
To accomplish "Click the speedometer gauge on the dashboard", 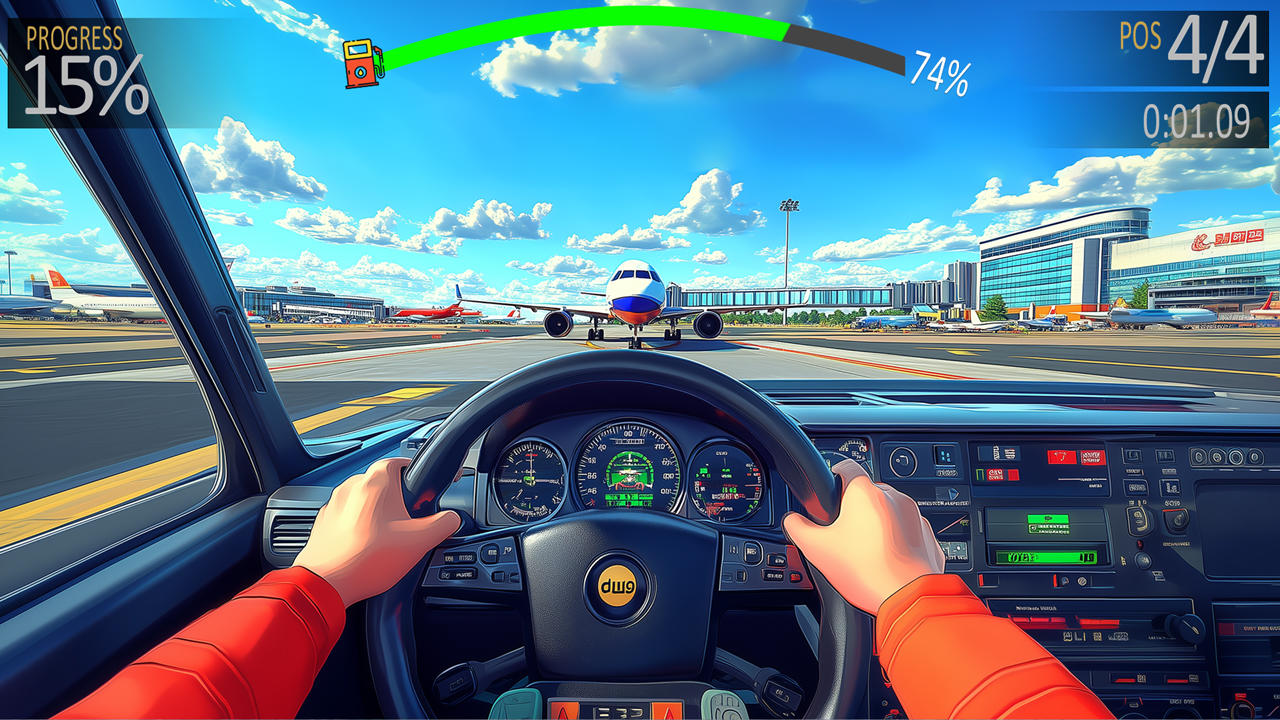I will pyautogui.click(x=627, y=470).
